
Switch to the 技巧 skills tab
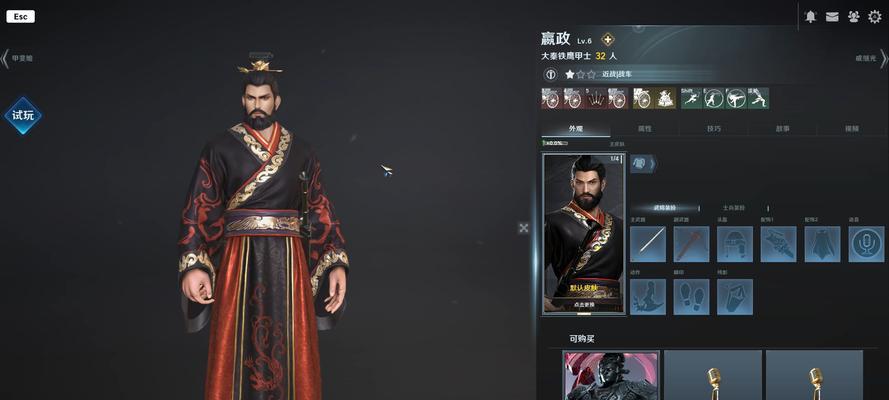pyautogui.click(x=713, y=129)
